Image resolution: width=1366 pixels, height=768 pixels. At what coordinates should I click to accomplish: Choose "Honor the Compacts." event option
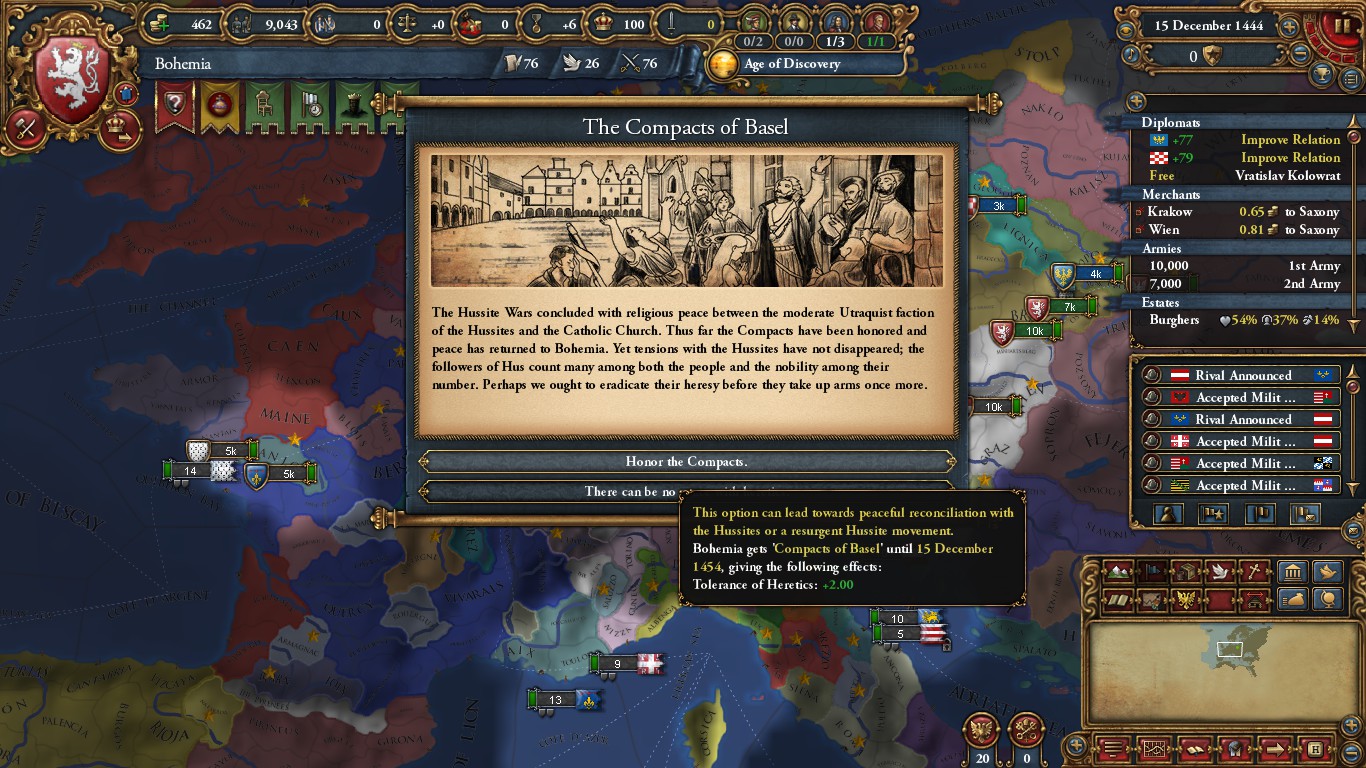(x=686, y=462)
